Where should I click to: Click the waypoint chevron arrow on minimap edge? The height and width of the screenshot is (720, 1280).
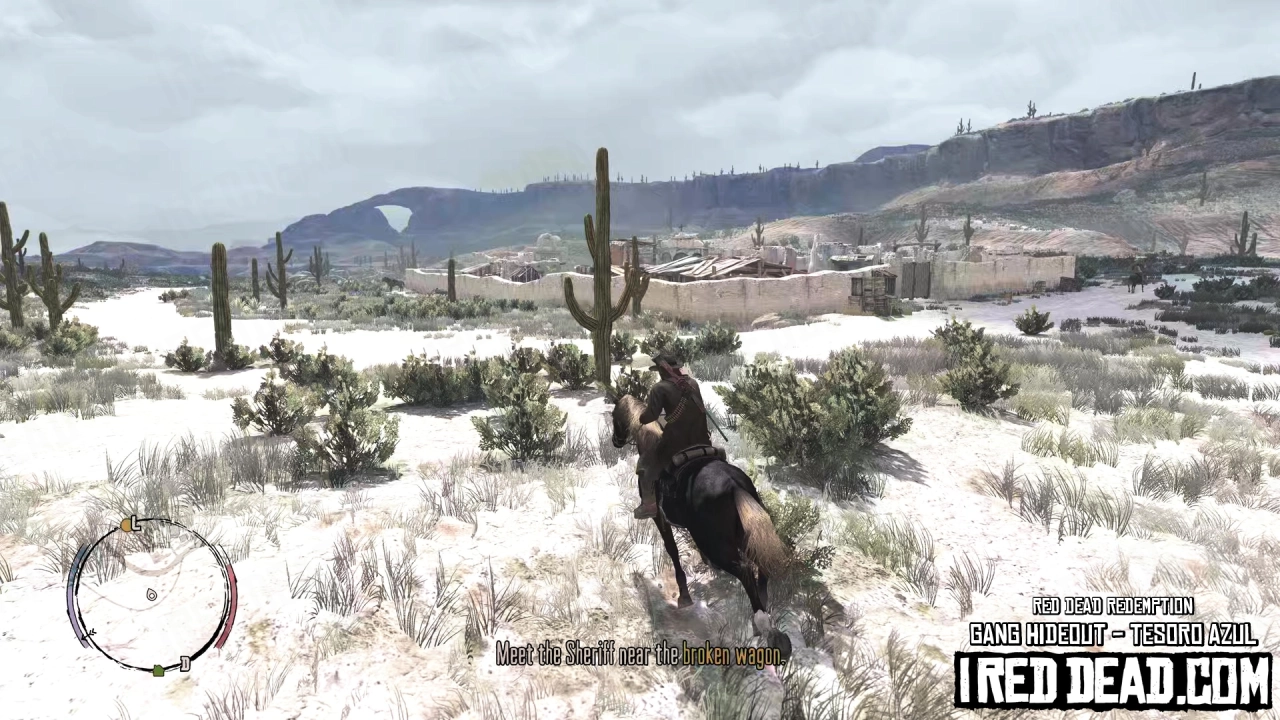(88, 633)
